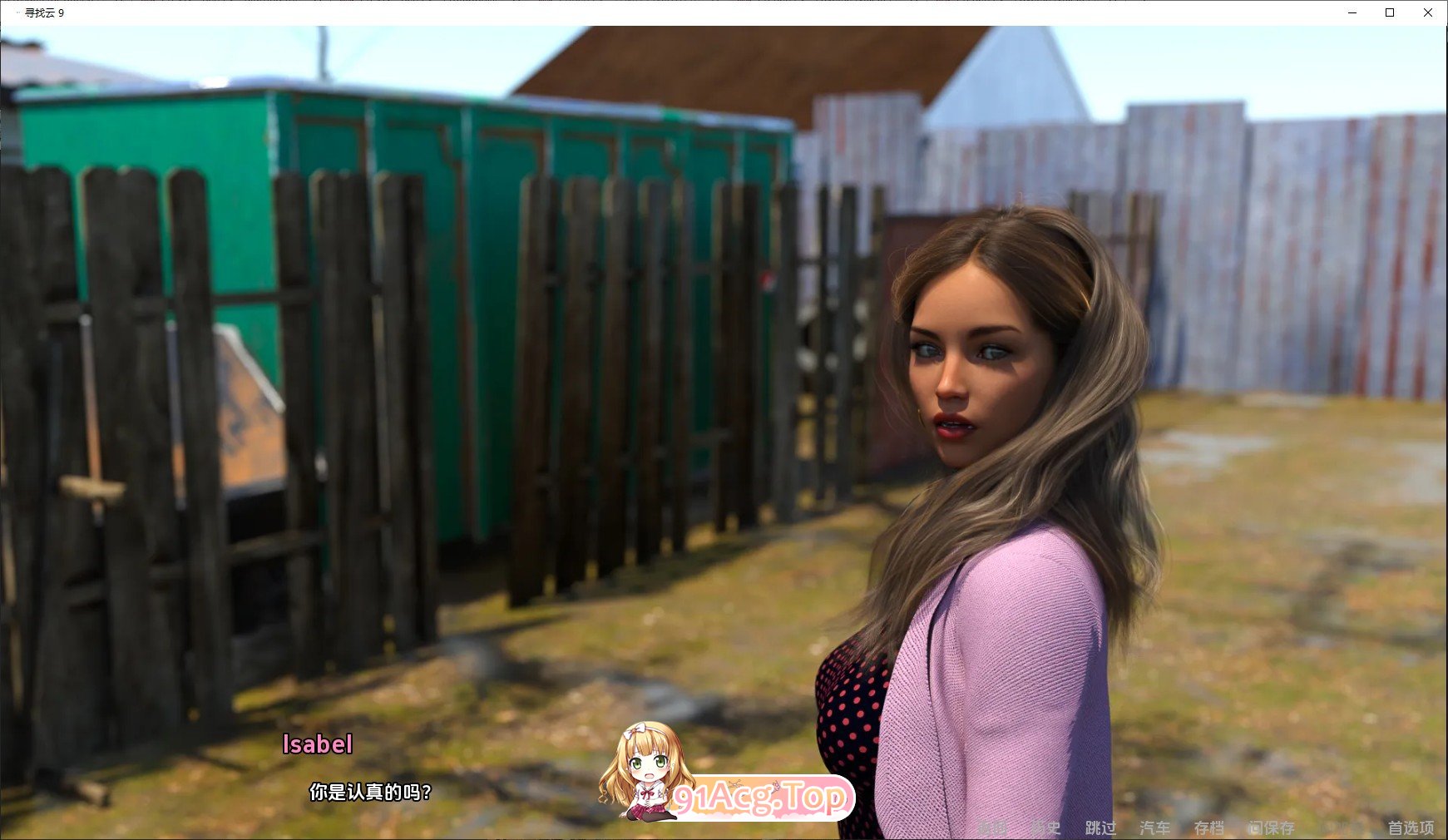This screenshot has height=840, width=1448.
Task: Maximize the game window
Action: pyautogui.click(x=1388, y=12)
